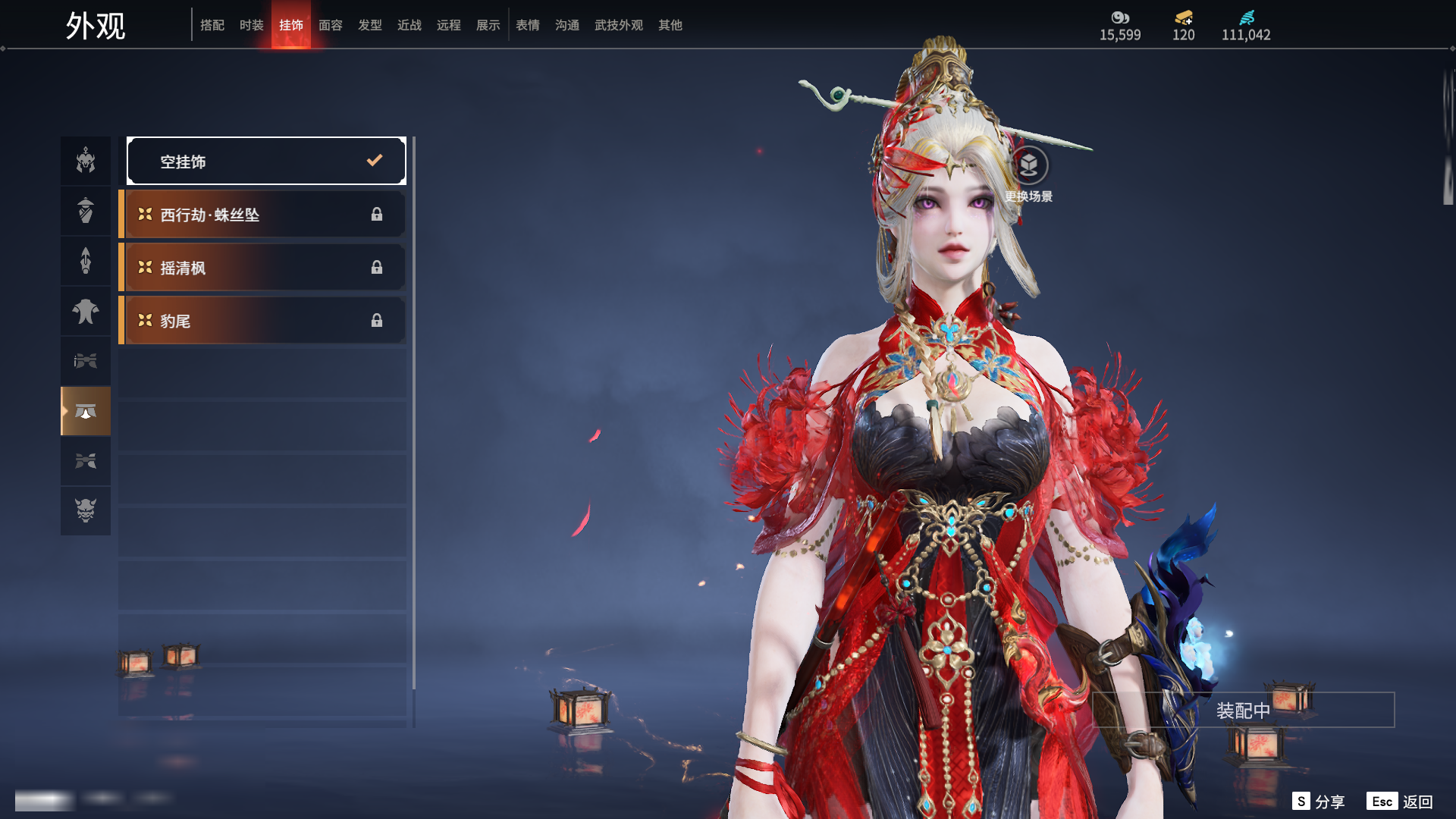The width and height of the screenshot is (1456, 819).
Task: Select the 摇清枫 accessory row
Action: click(262, 268)
